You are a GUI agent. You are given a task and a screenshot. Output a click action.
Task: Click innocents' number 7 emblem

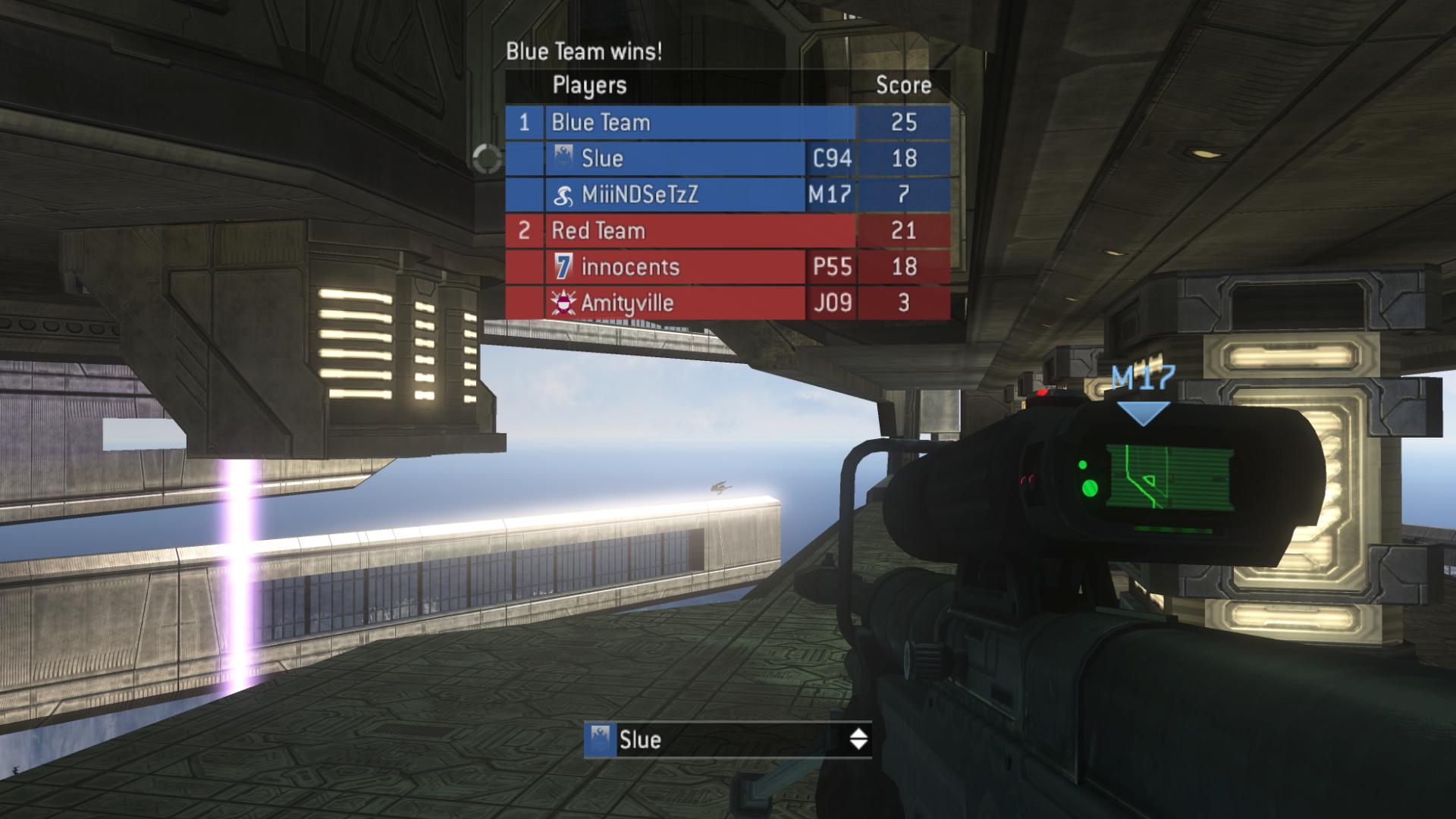(563, 268)
